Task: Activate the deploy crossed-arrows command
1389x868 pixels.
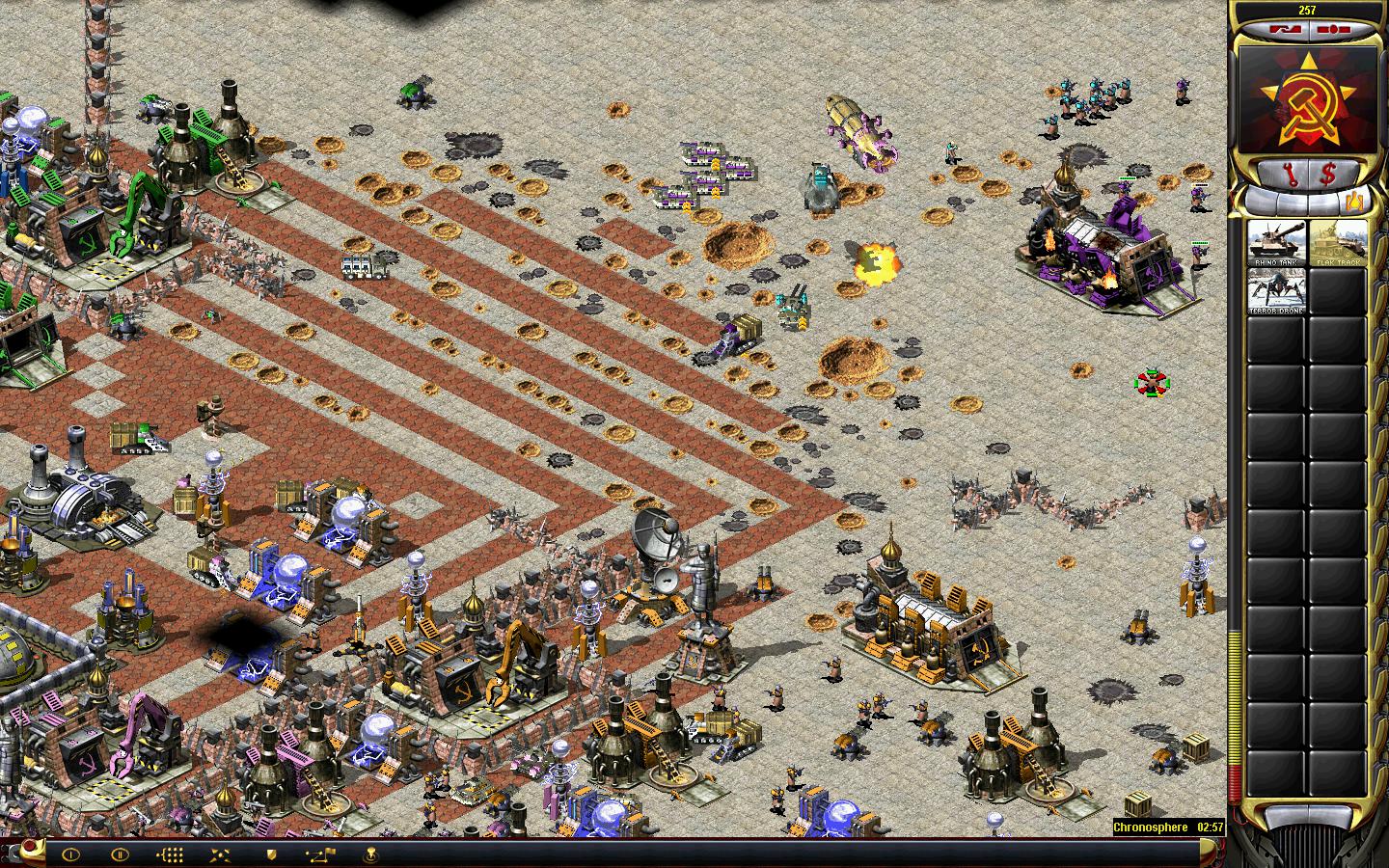Action: point(220,854)
